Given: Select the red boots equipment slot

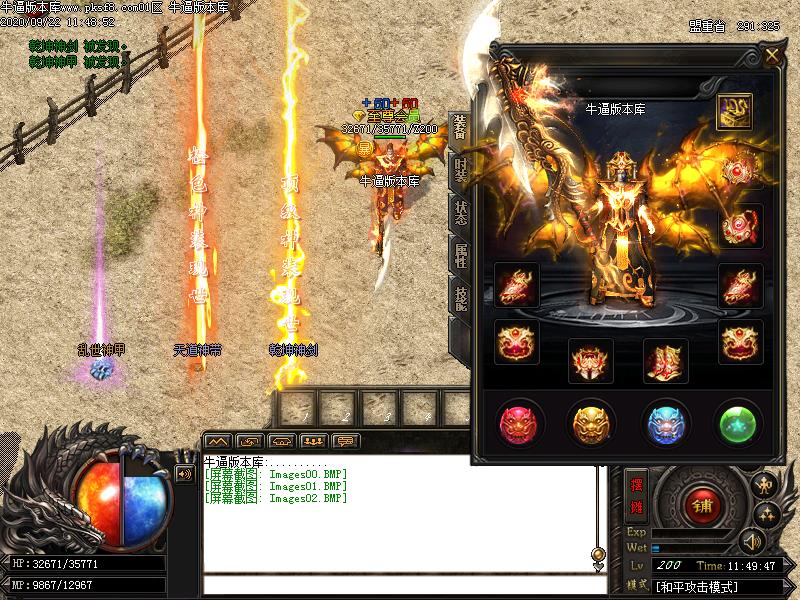Looking at the screenshot, I should click(x=665, y=360).
